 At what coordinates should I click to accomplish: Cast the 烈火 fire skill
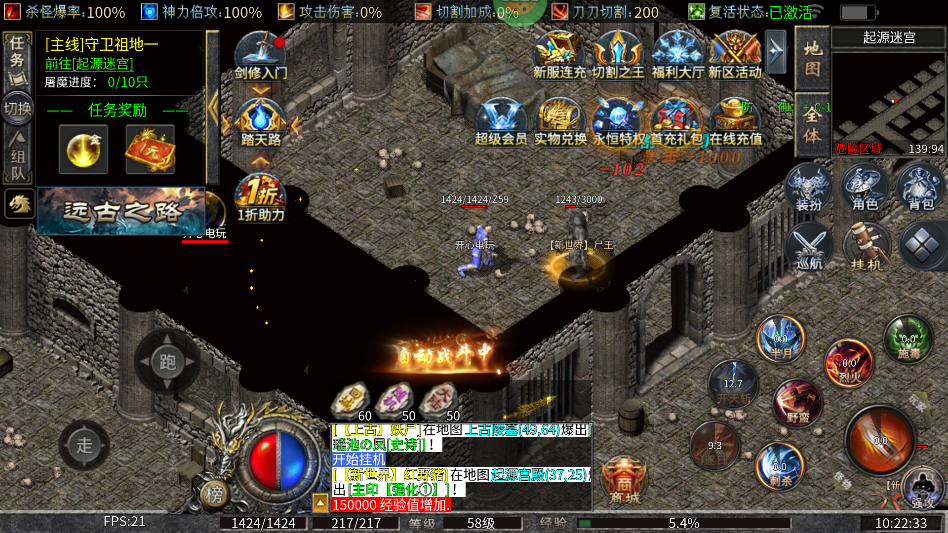848,364
